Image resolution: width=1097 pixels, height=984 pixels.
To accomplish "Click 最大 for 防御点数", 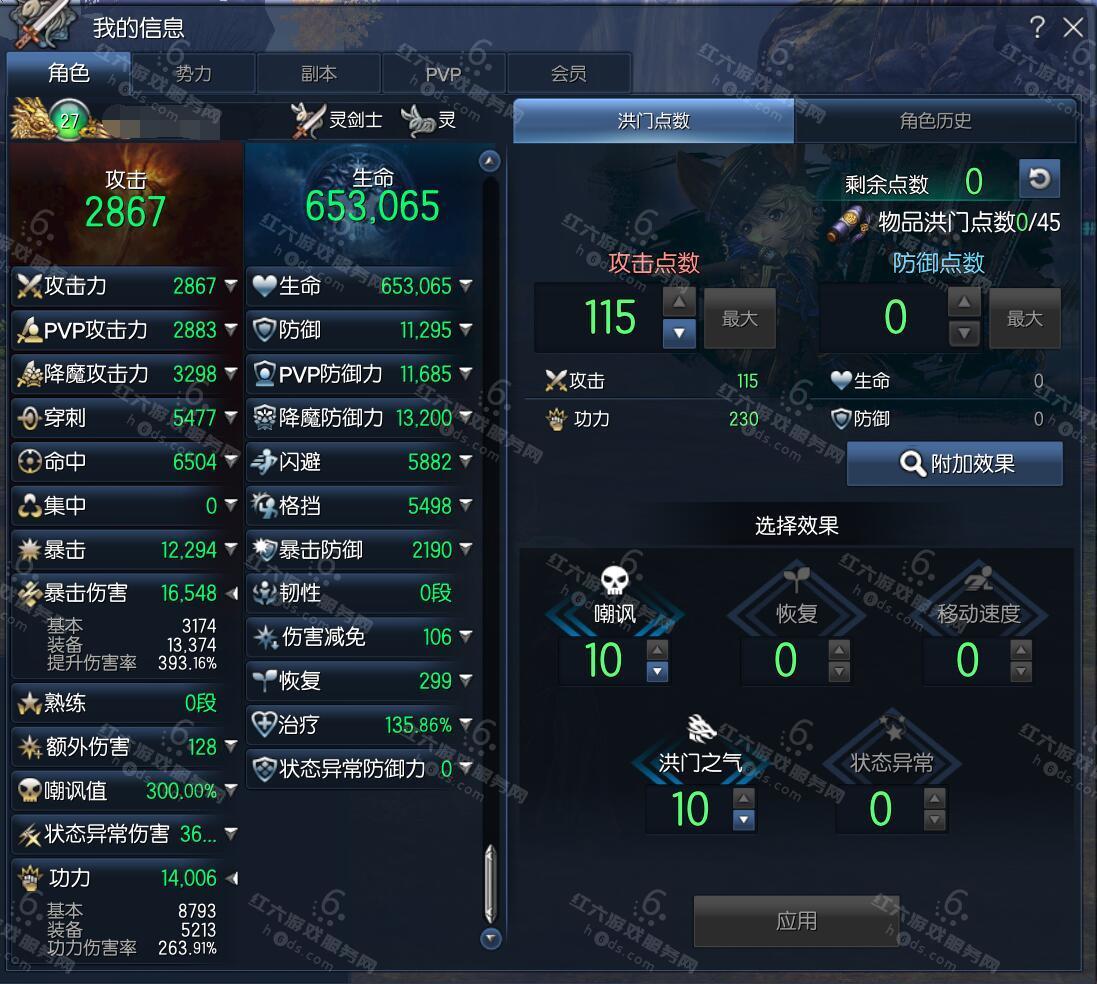I will click(x=1024, y=319).
